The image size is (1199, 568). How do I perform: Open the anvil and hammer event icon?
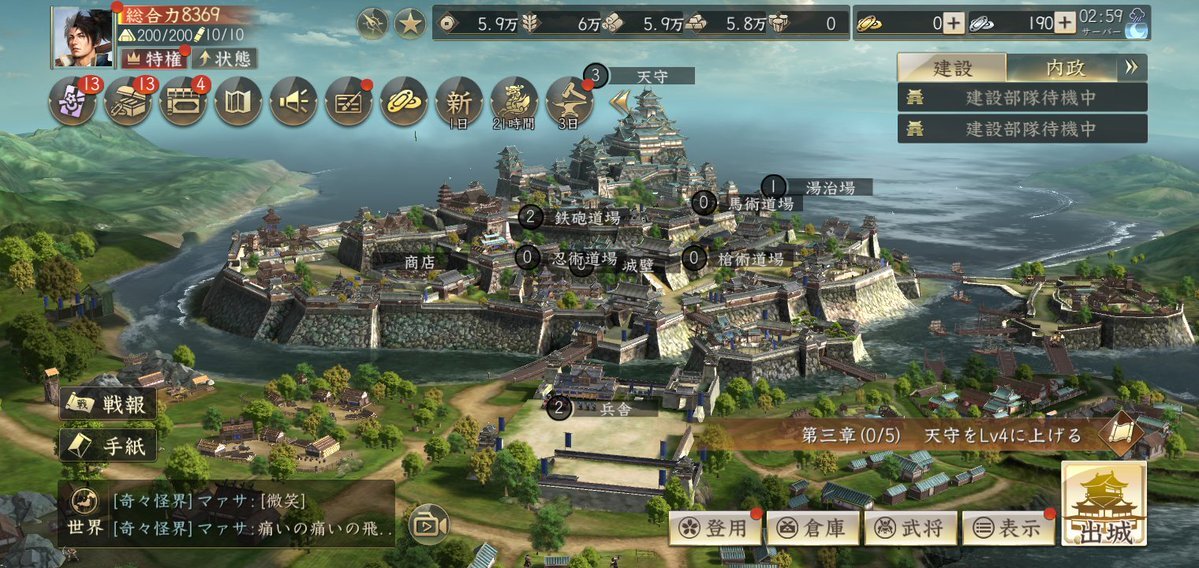point(569,101)
